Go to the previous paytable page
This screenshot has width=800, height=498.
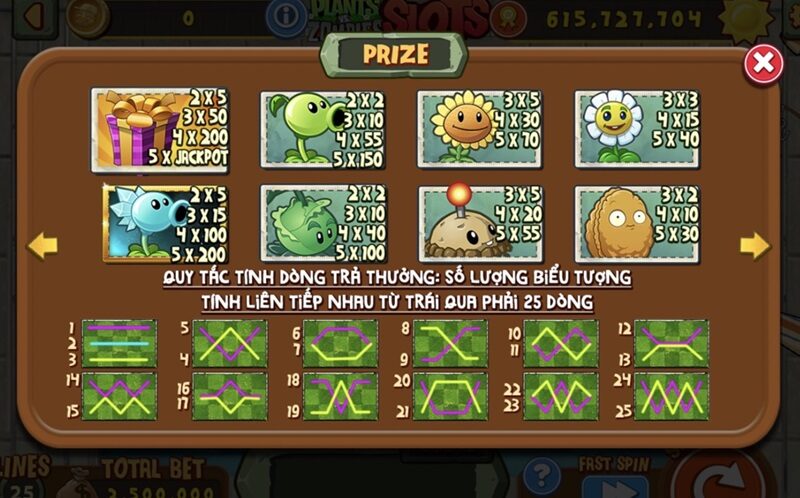pyautogui.click(x=41, y=244)
